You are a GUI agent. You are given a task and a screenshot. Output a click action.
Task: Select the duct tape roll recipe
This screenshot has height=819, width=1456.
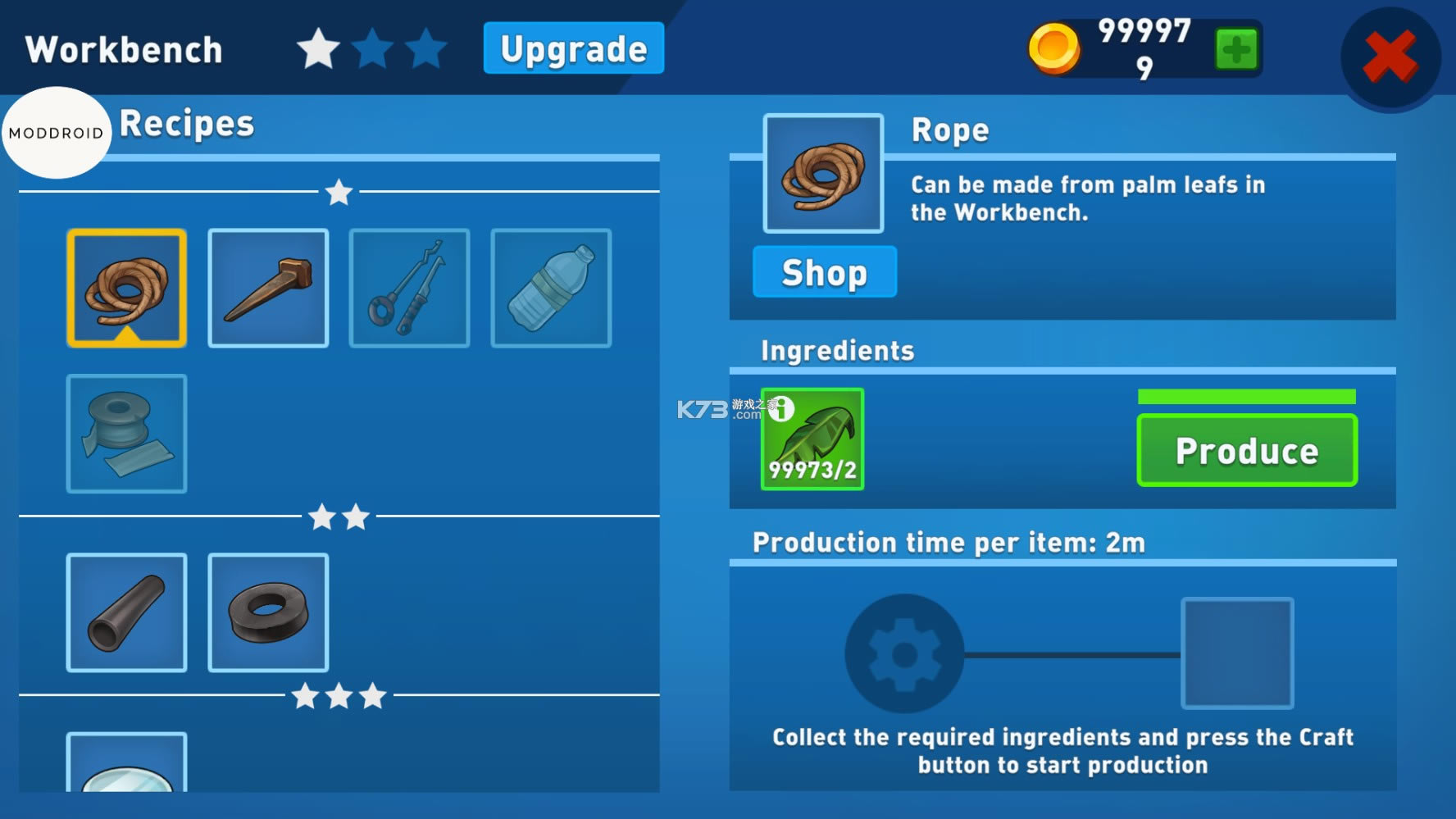(x=126, y=434)
